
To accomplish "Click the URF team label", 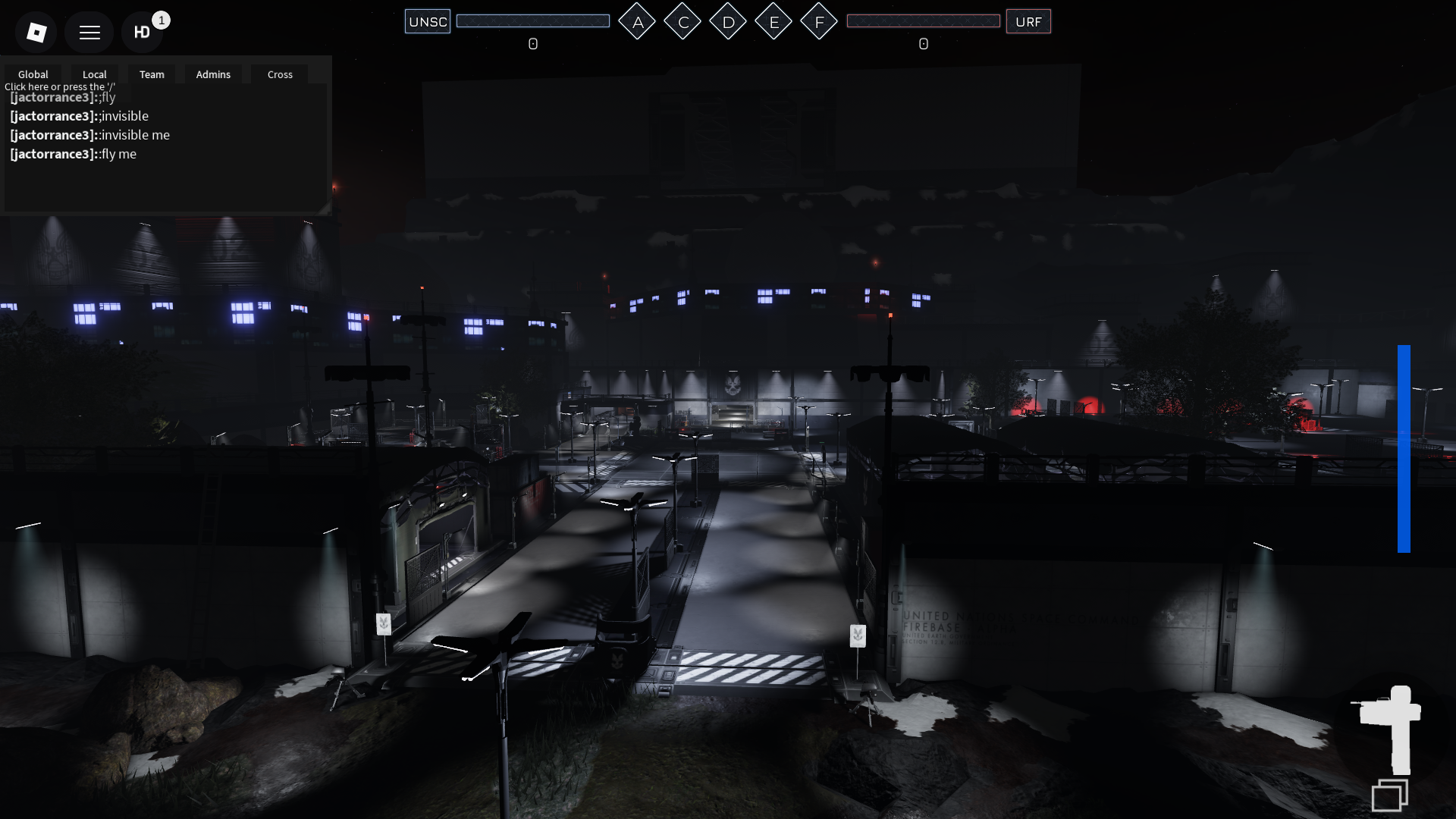I will coord(1028,21).
